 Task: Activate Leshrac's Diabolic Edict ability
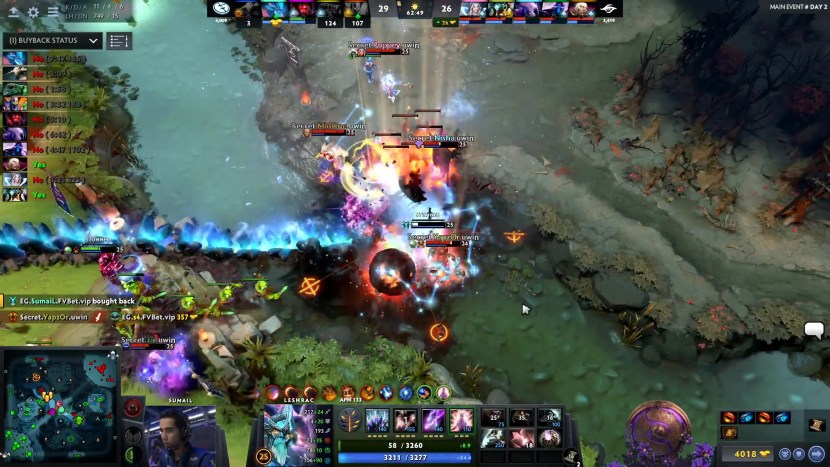(x=405, y=420)
